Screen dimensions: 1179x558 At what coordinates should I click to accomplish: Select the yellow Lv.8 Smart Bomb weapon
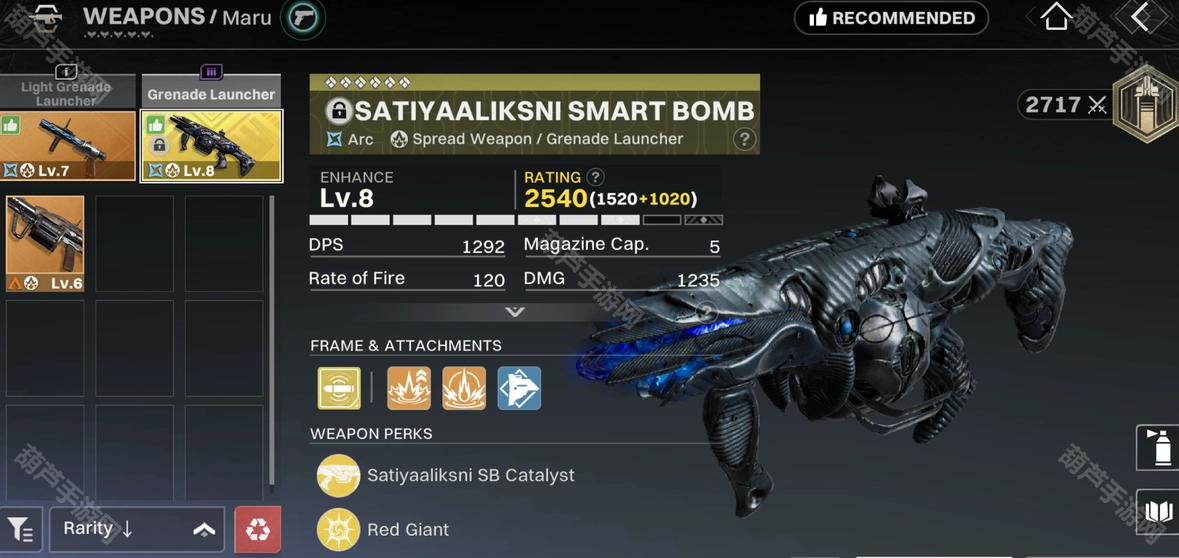212,146
